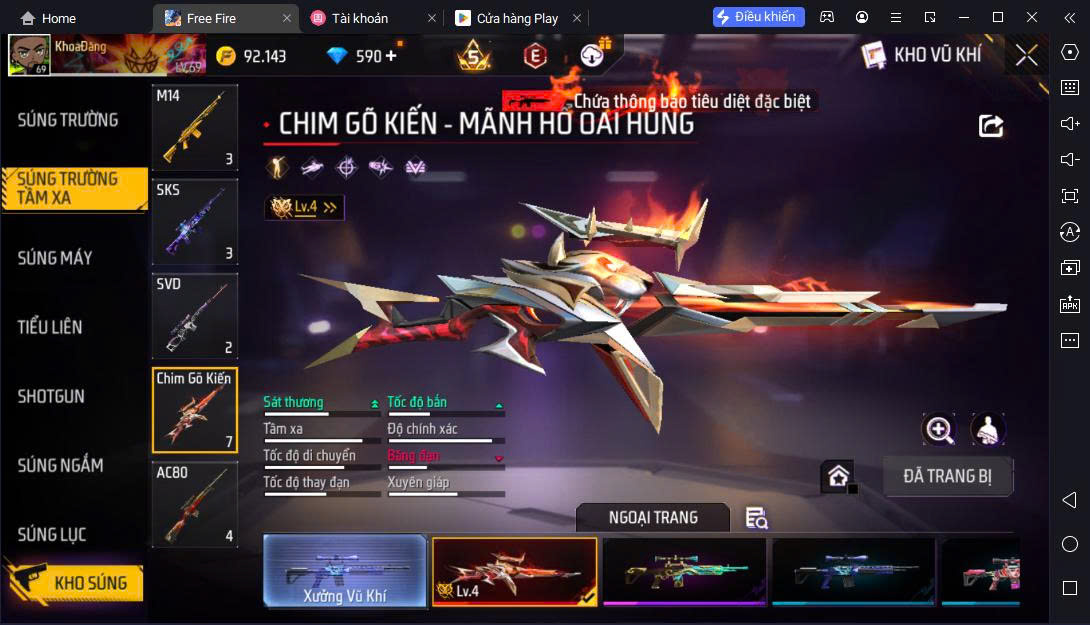Open the Xưởng Vũ Khí skin tile
Screen dimensions: 1090x625
pyautogui.click(x=345, y=571)
